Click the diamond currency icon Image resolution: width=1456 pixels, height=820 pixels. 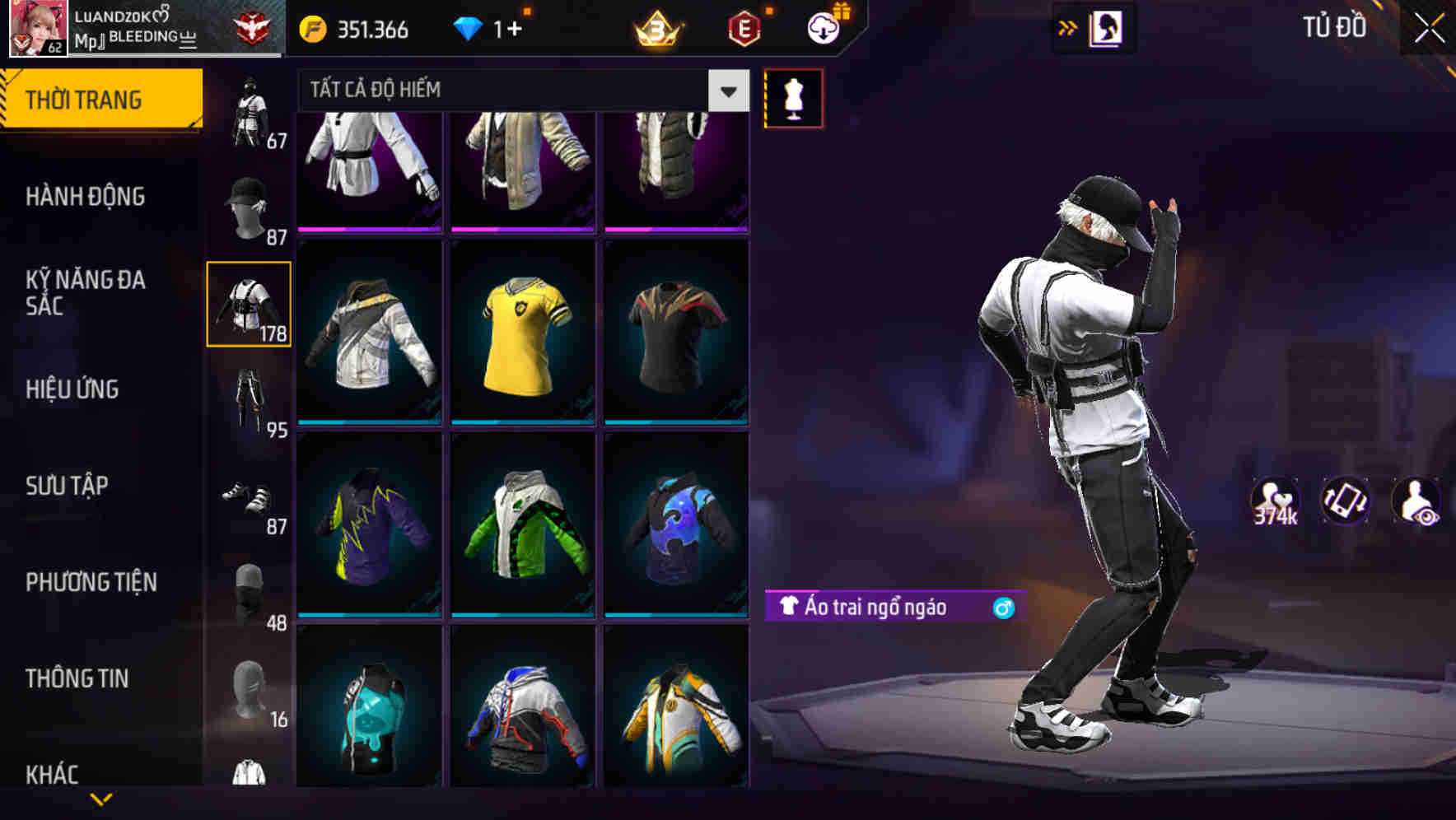point(469,29)
